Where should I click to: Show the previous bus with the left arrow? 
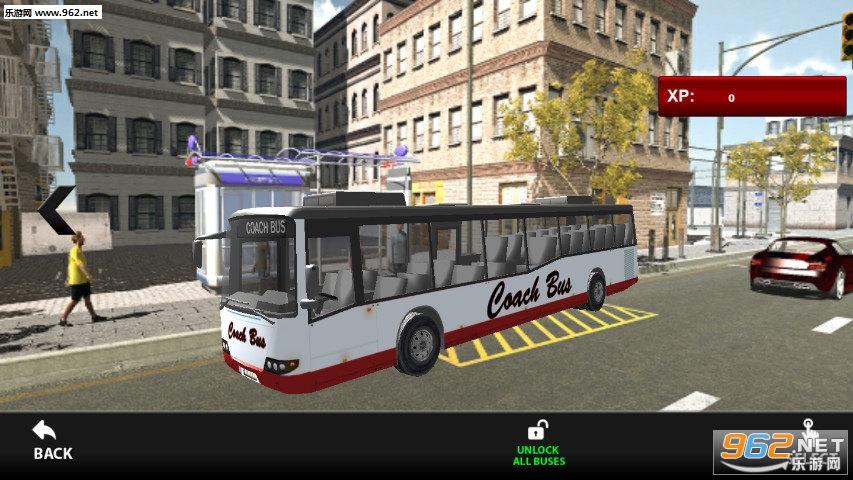point(58,210)
